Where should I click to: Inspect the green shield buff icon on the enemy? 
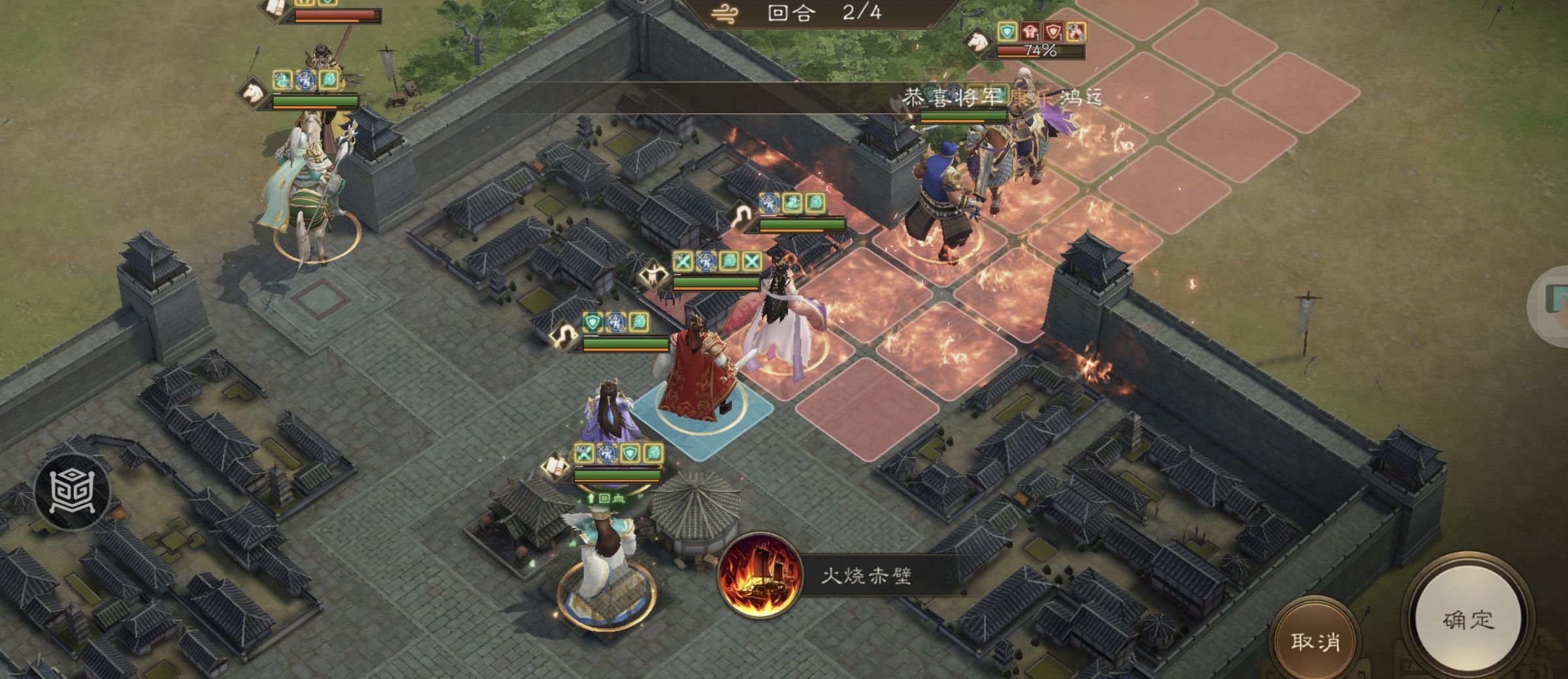[1007, 31]
